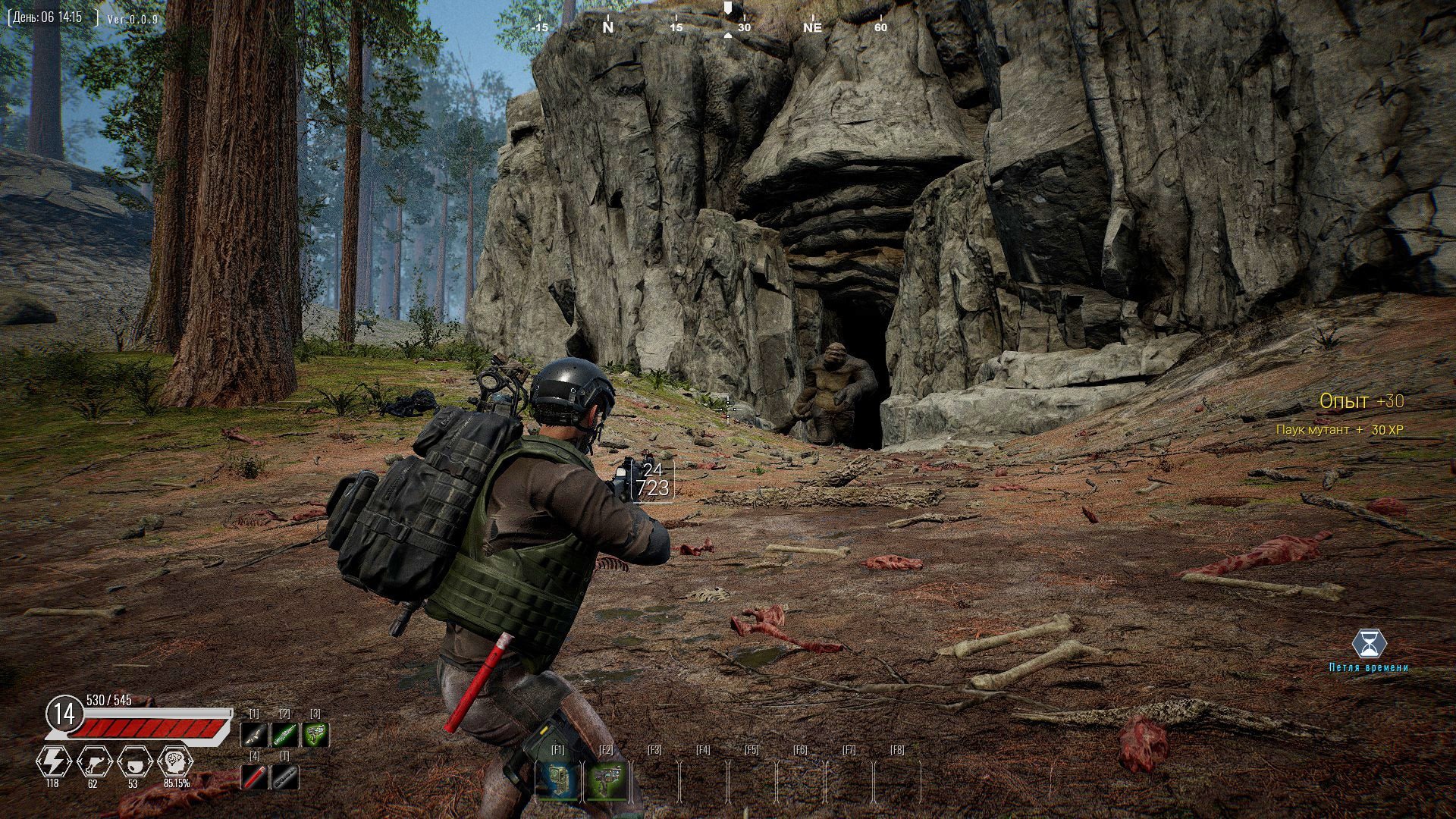Equip the red melee tool in slot 4
1456x819 pixels.
pyautogui.click(x=254, y=777)
